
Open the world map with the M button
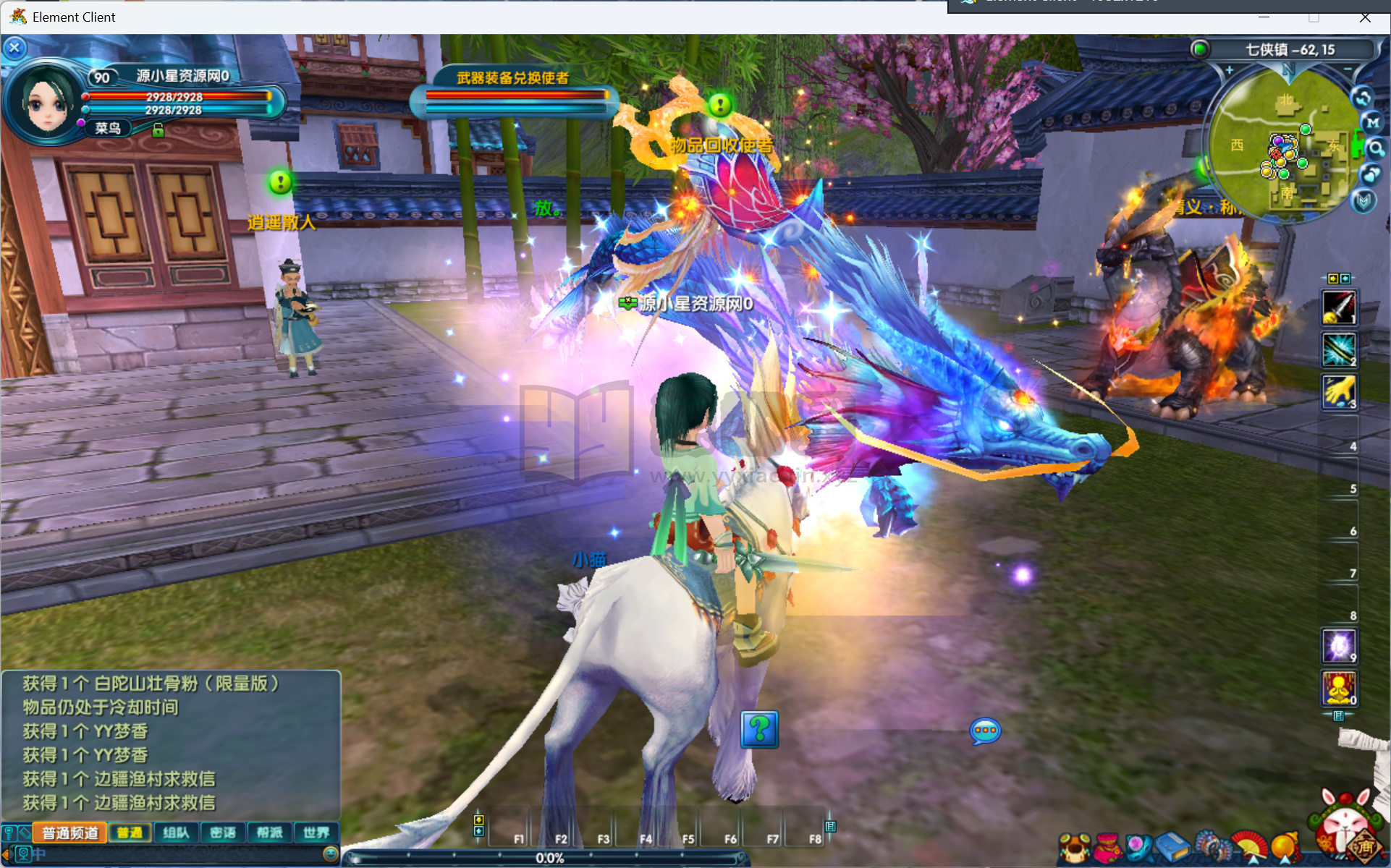coord(1373,123)
